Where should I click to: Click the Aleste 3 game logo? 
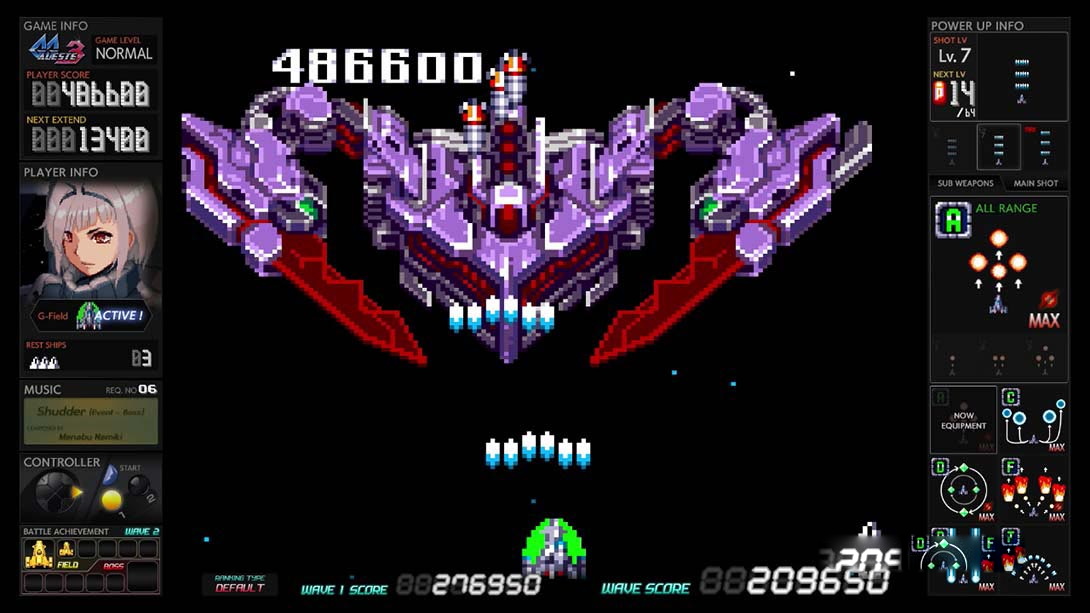click(56, 50)
